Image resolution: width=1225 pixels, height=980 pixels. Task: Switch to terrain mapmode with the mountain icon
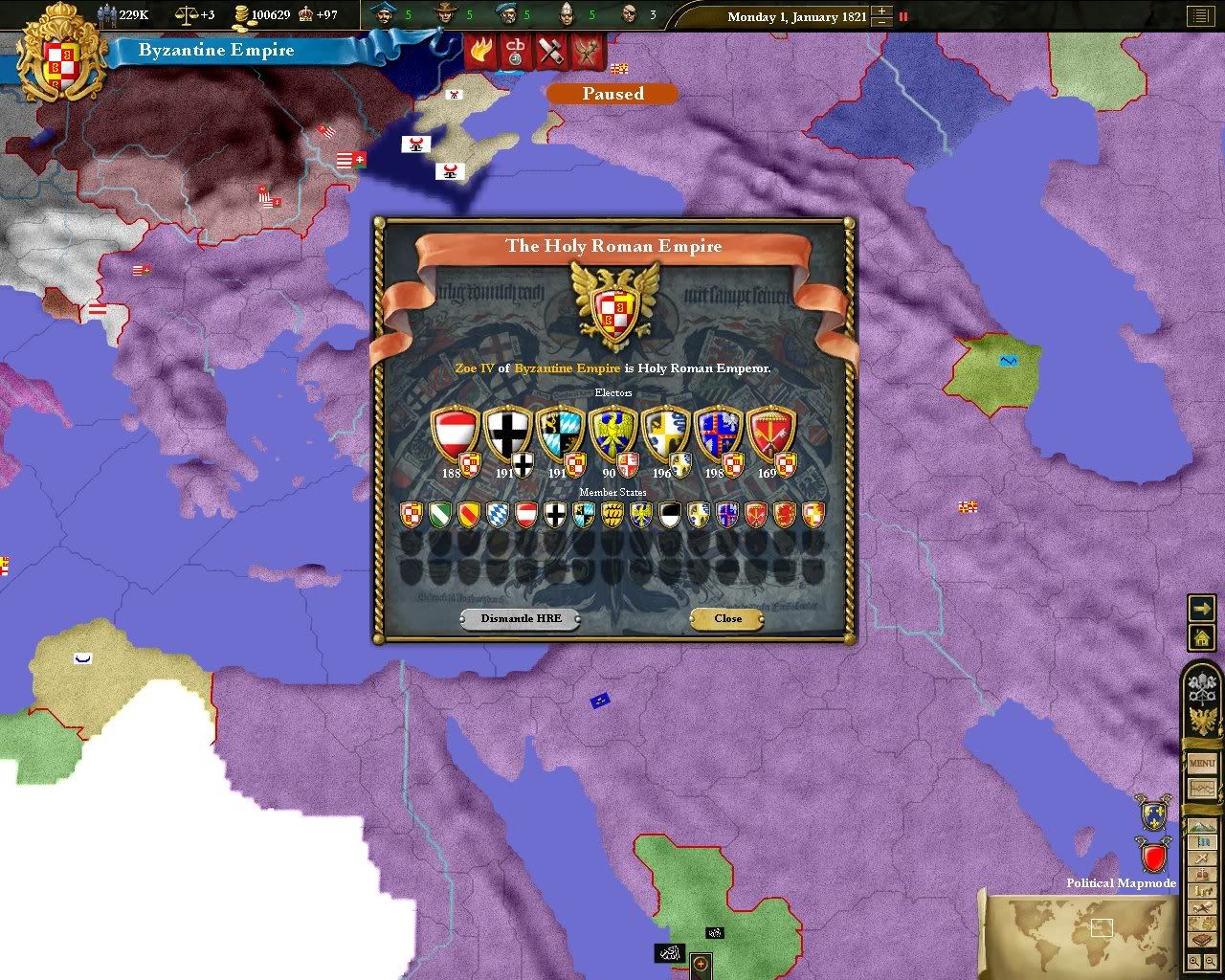(1201, 827)
